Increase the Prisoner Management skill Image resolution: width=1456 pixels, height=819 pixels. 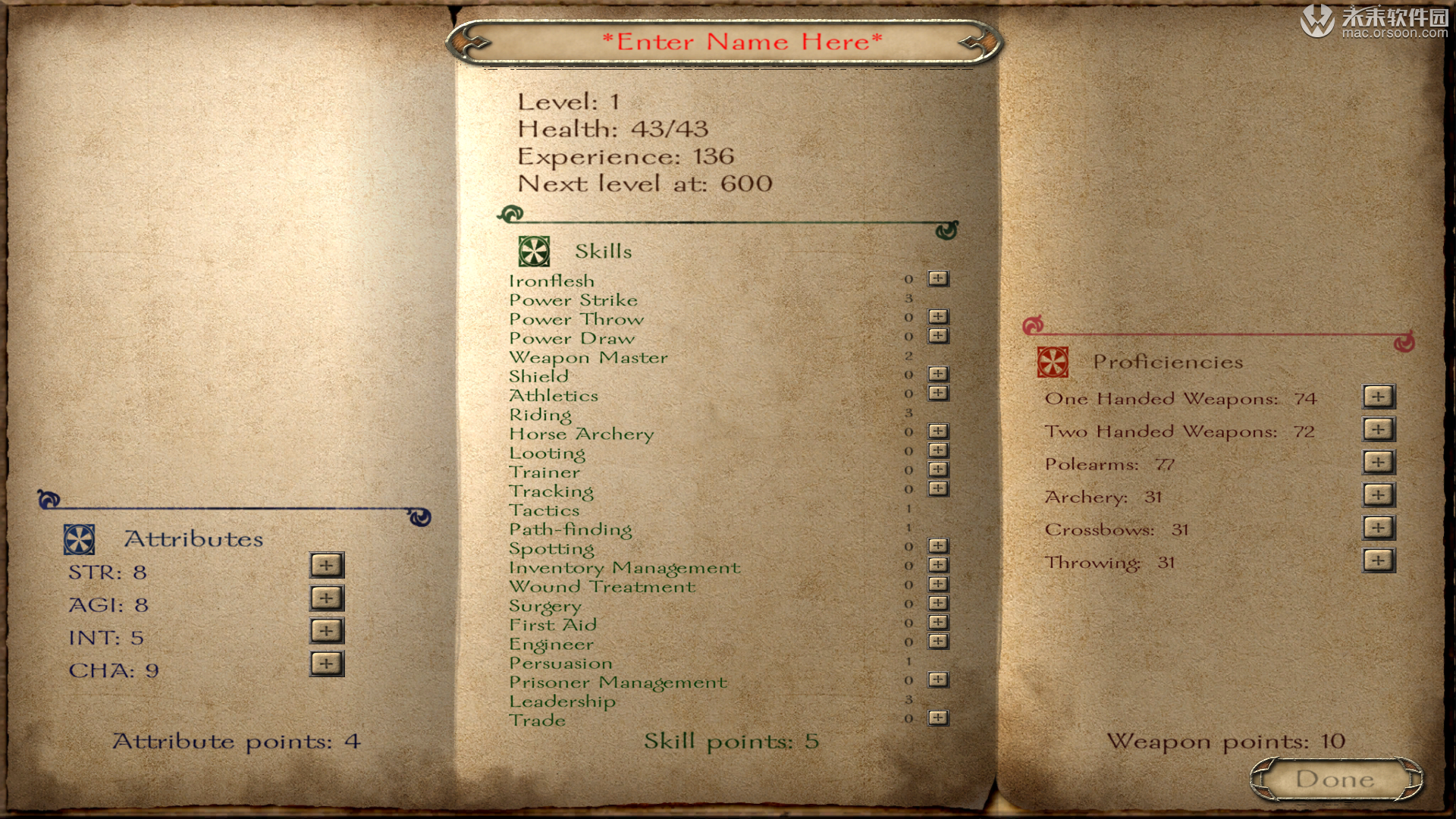point(938,679)
